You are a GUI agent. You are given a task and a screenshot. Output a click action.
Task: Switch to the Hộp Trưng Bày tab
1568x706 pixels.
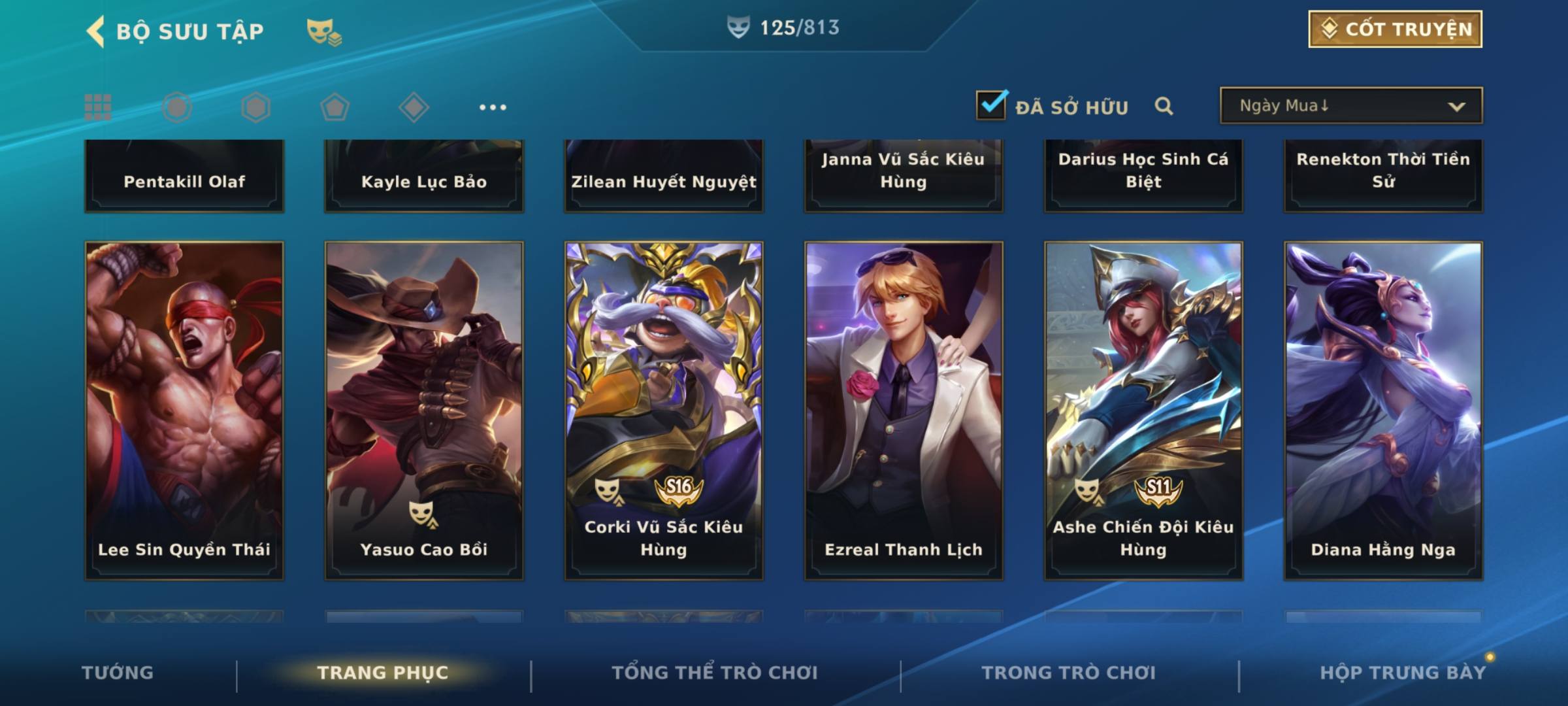click(1403, 673)
